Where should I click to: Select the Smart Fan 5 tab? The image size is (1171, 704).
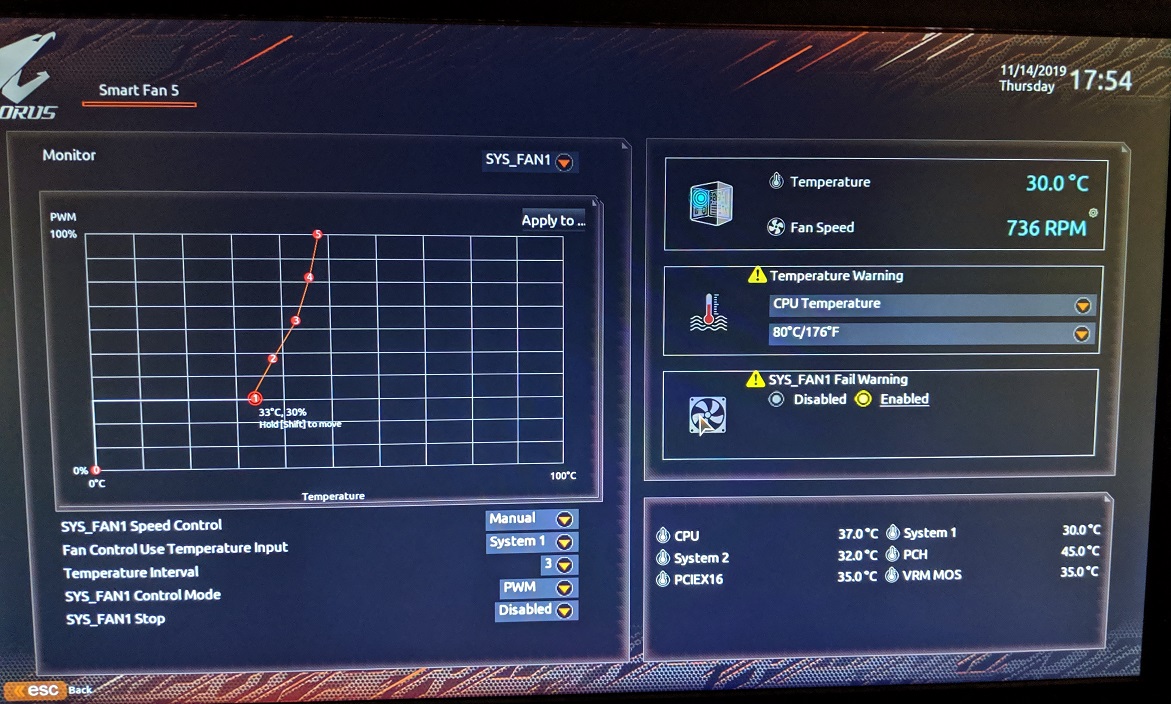[139, 90]
